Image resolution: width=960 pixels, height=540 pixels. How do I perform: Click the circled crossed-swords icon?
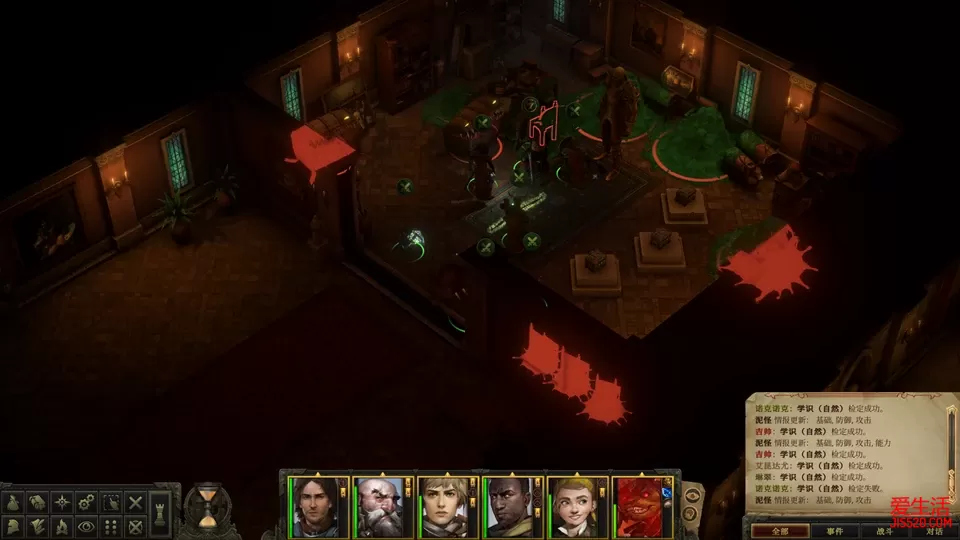tap(136, 524)
